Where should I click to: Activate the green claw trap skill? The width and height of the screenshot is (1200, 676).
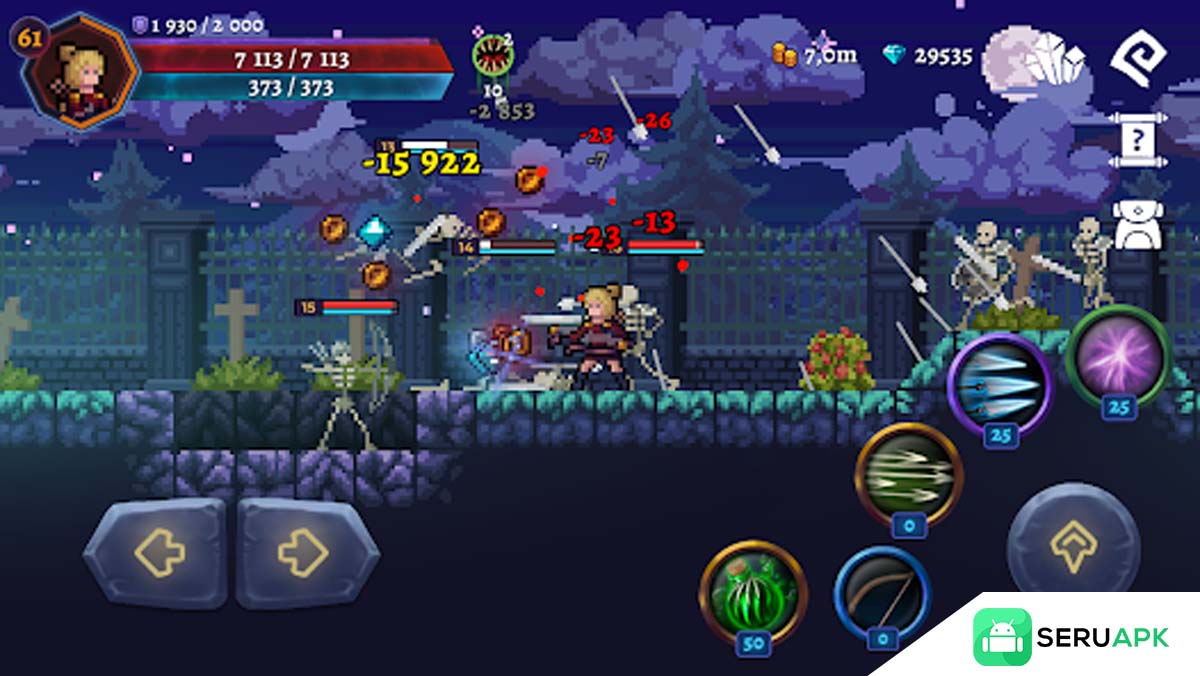tap(753, 592)
